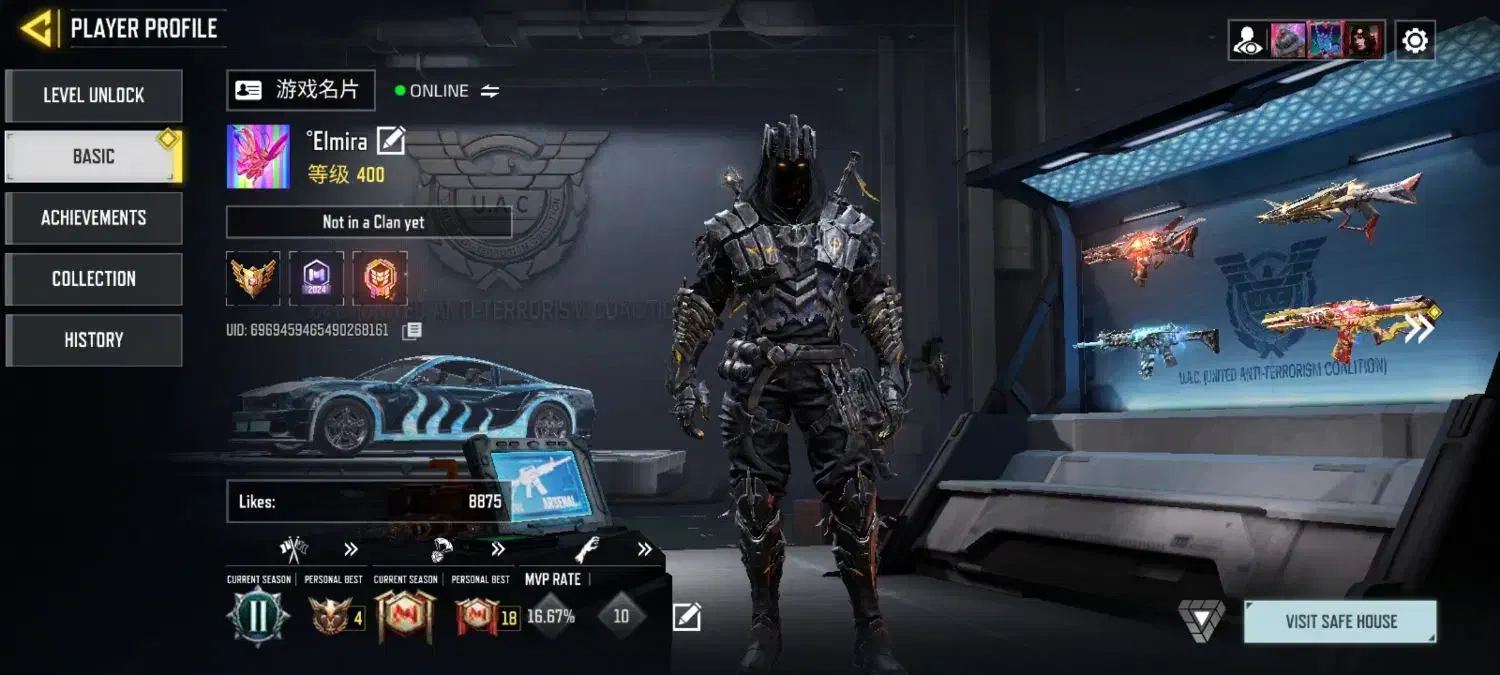Open the Not in a Clan yet bar

tap(369, 222)
